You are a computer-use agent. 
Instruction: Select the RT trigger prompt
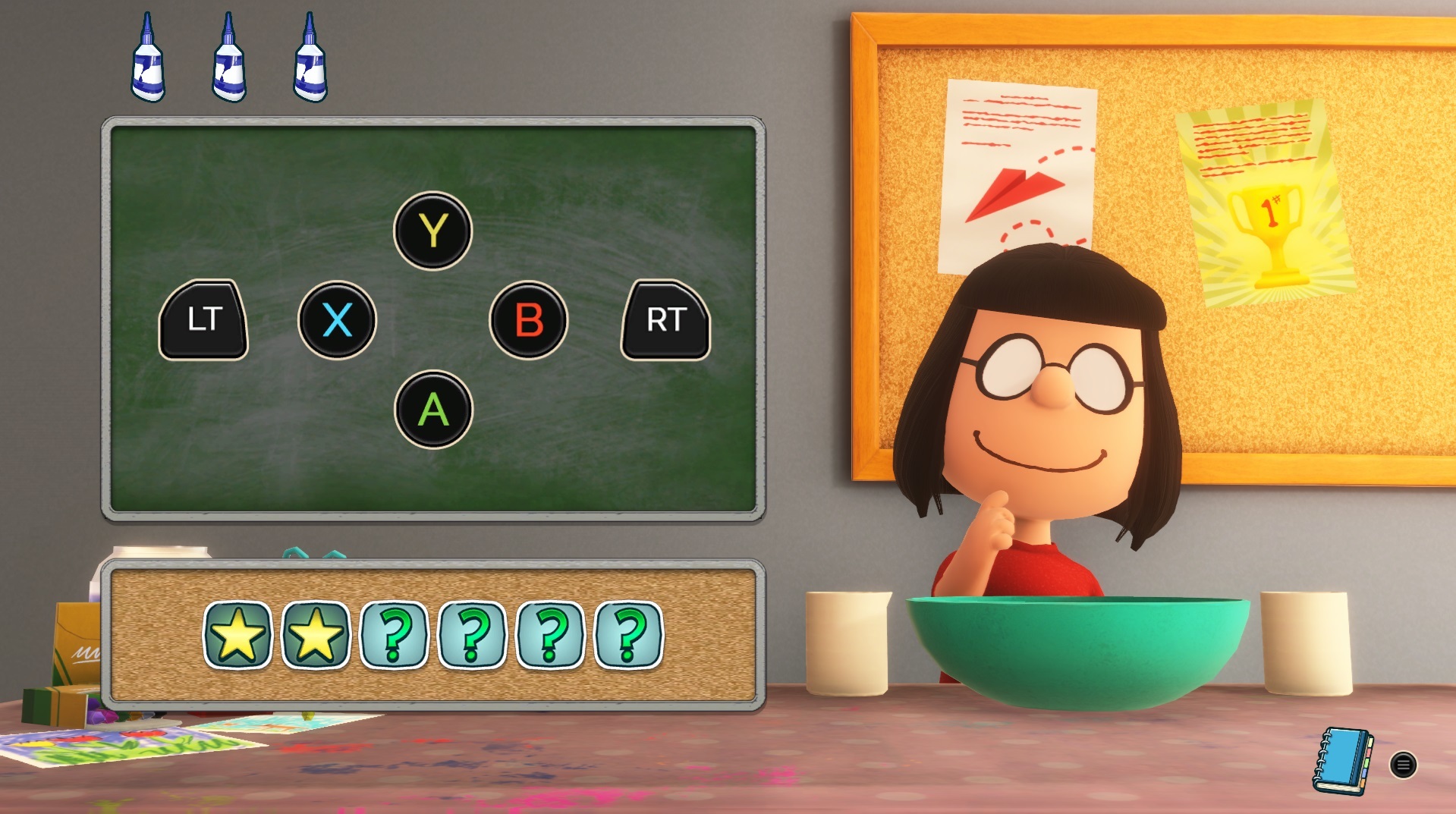(665, 319)
